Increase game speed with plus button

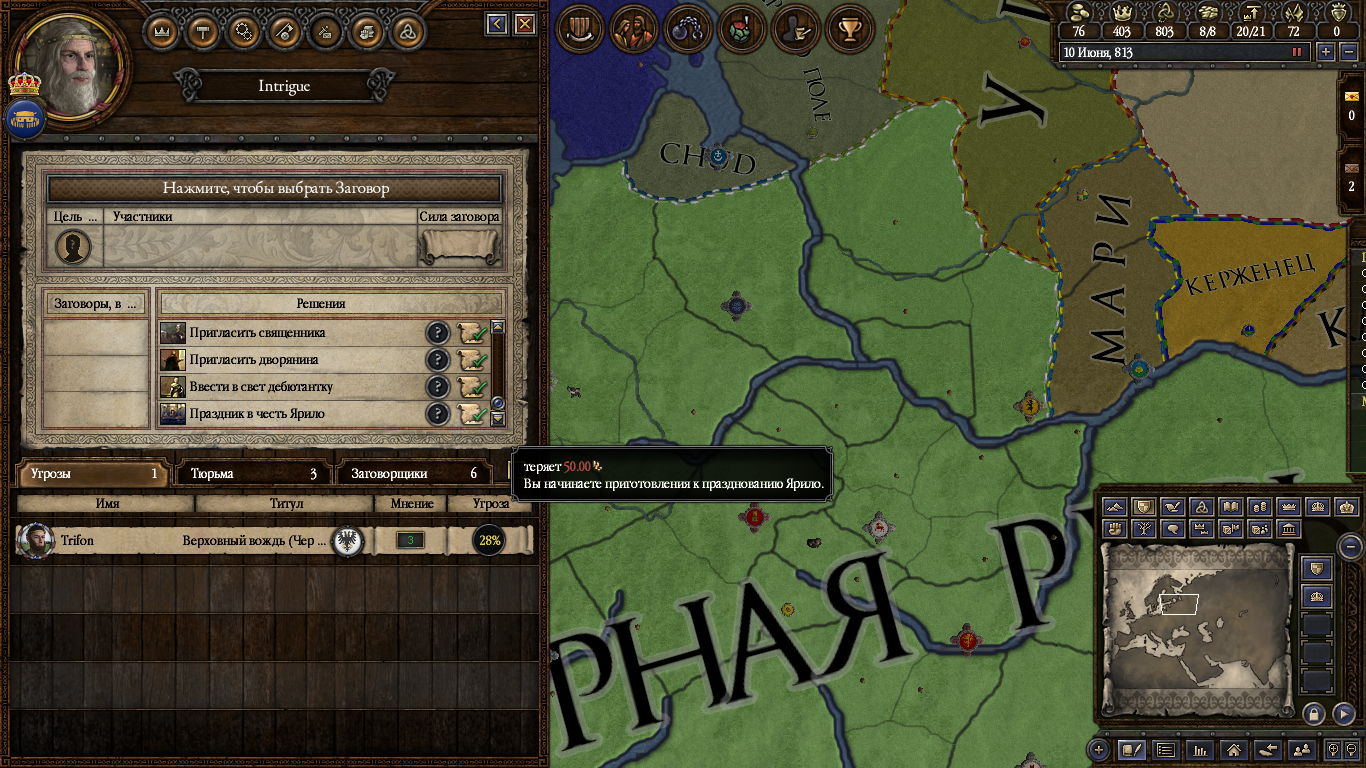[1326, 52]
